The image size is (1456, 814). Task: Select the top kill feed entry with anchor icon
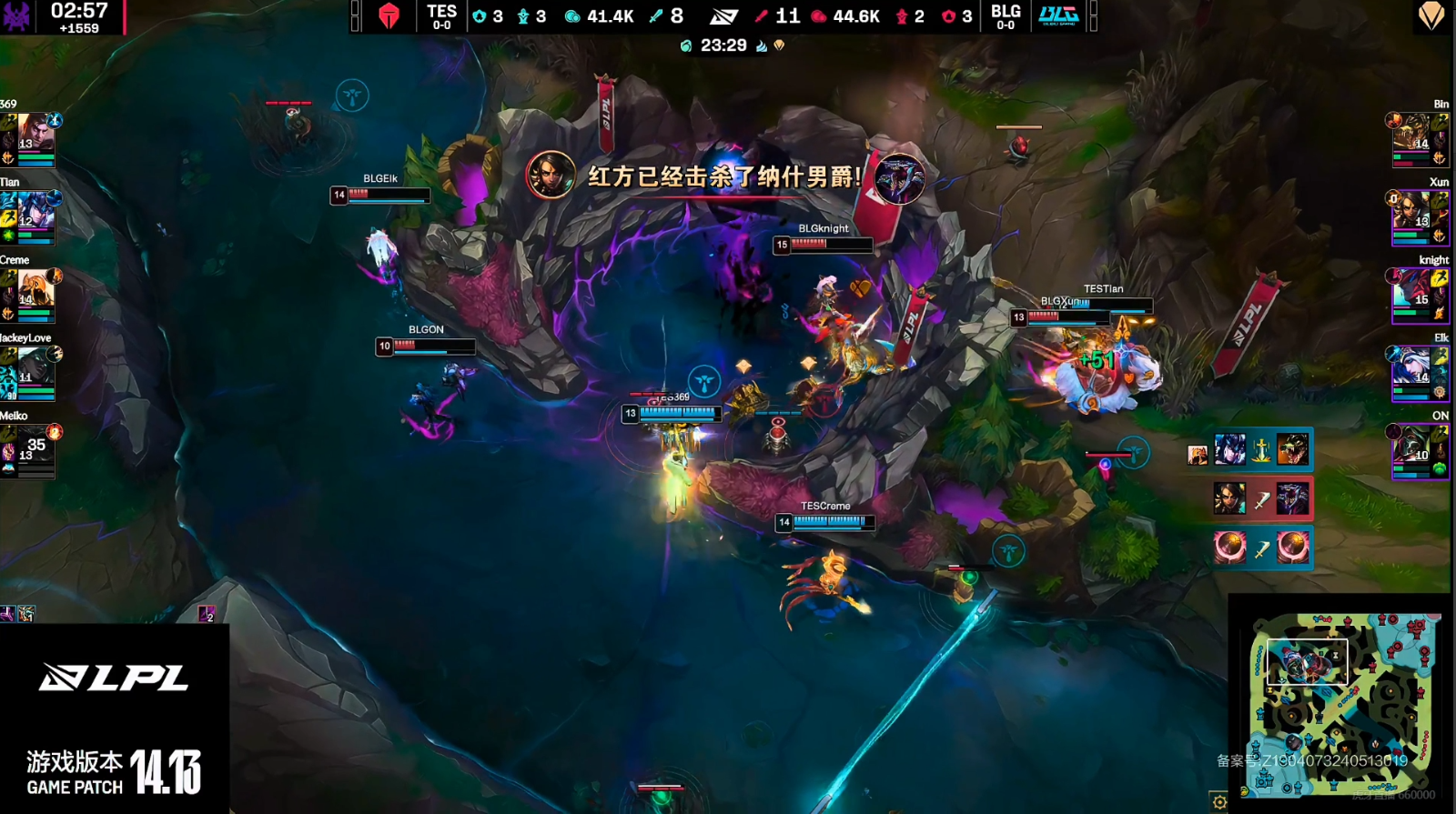click(x=1261, y=450)
